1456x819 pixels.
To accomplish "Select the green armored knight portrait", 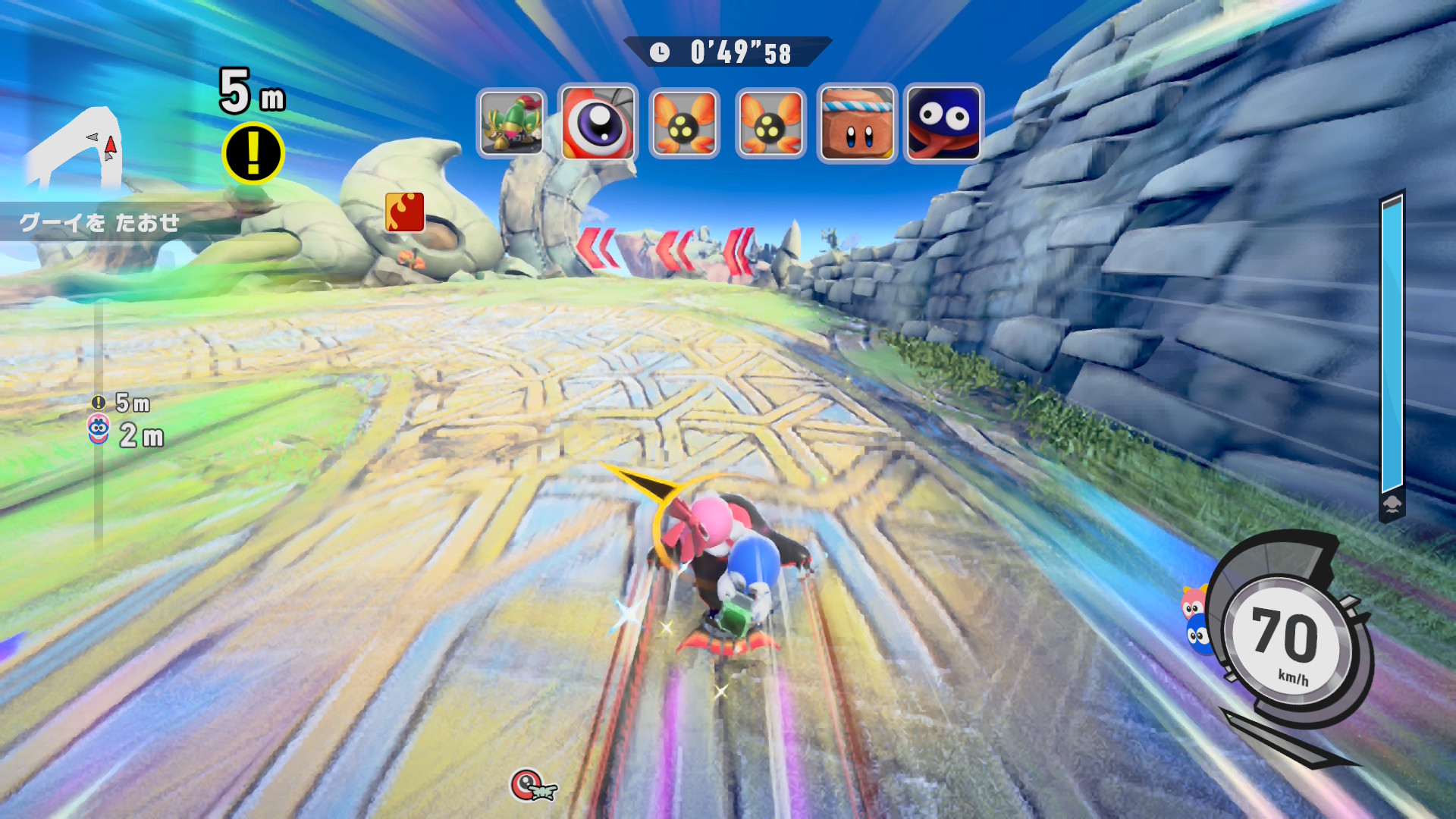I will pyautogui.click(x=512, y=123).
